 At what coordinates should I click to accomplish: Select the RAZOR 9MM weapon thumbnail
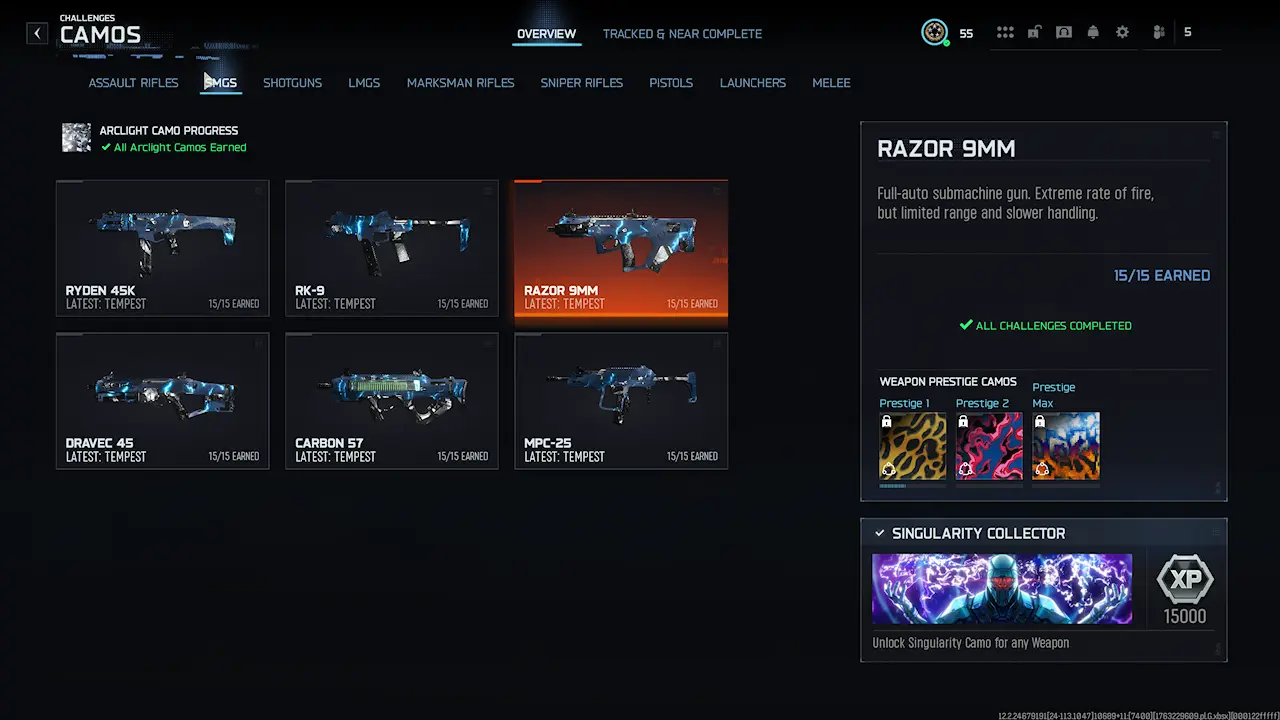620,248
